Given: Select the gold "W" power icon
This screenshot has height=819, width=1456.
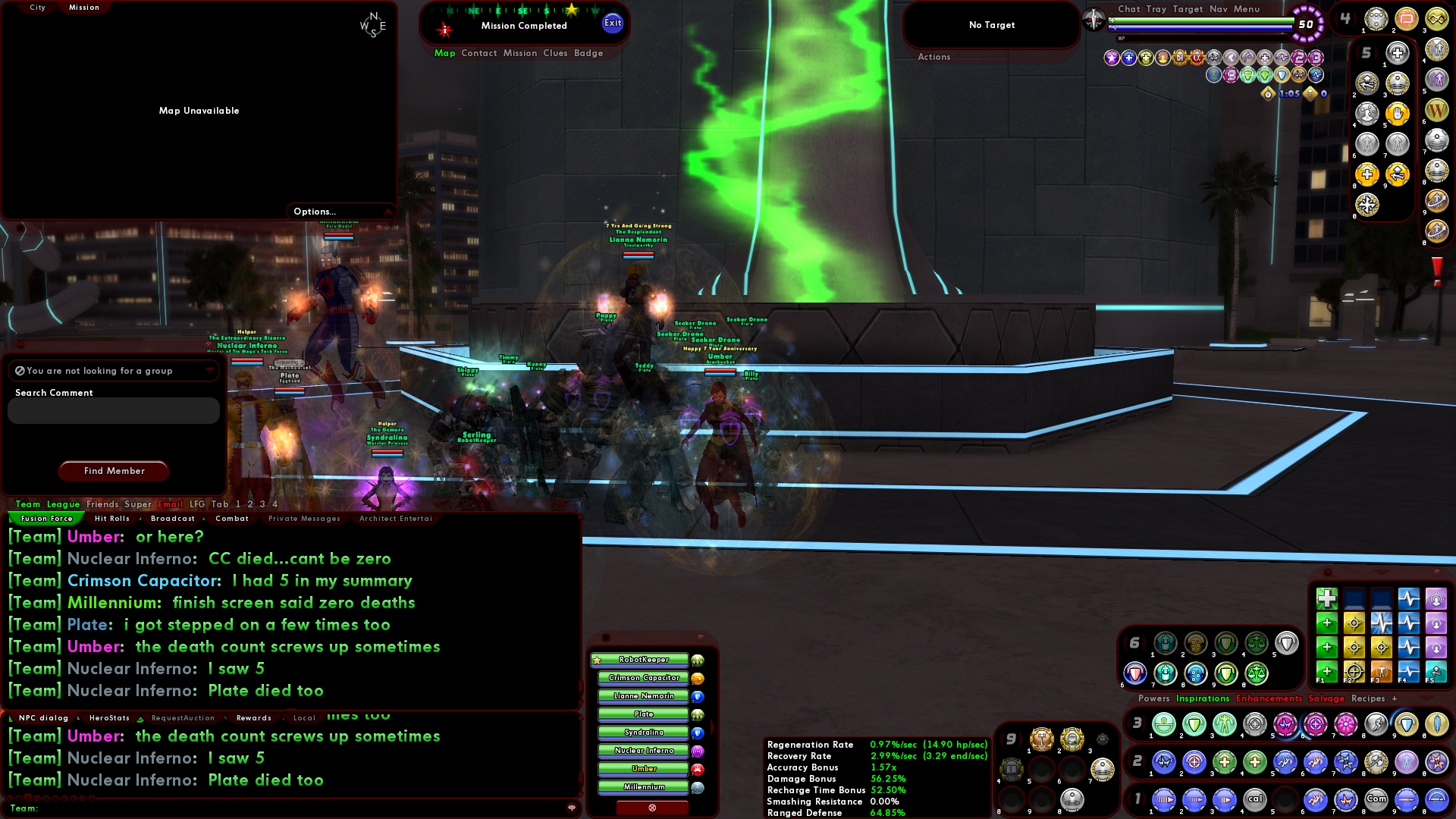Looking at the screenshot, I should pos(1437,111).
